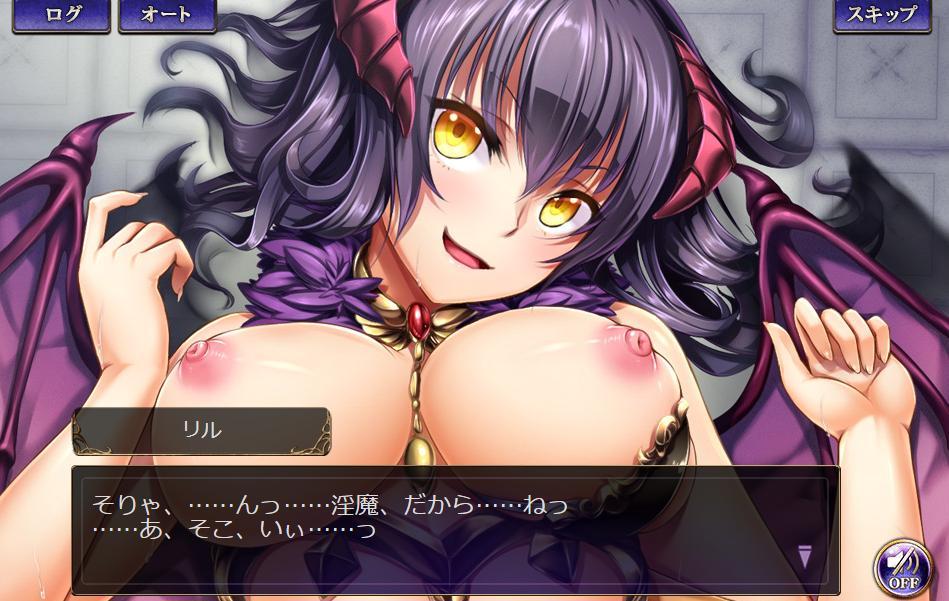
Task: Toggle the voice sound OFF button
Action: click(902, 567)
